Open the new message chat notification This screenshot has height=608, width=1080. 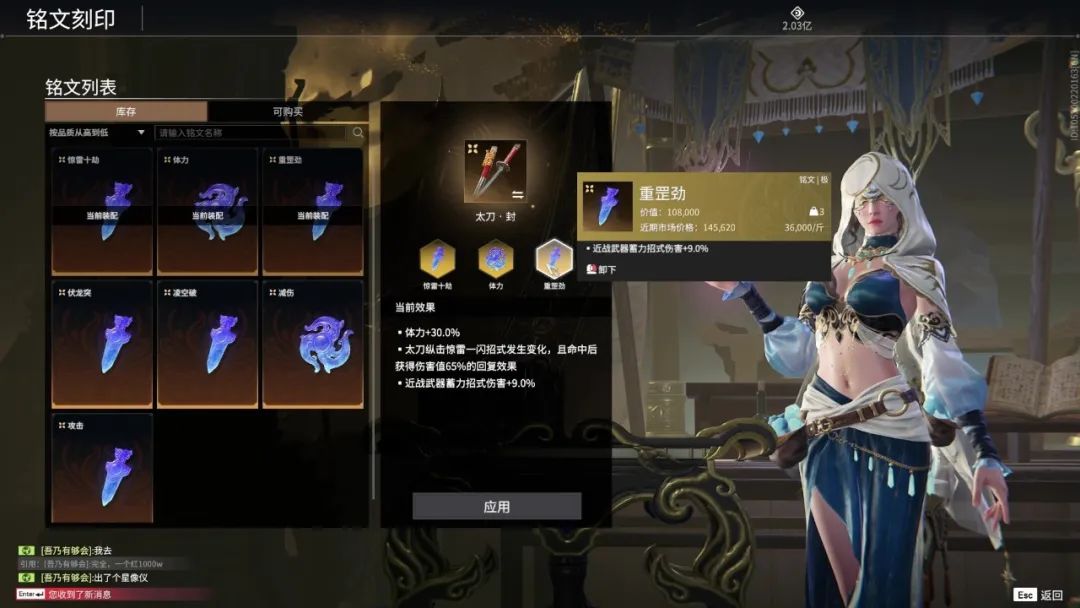(x=80, y=594)
